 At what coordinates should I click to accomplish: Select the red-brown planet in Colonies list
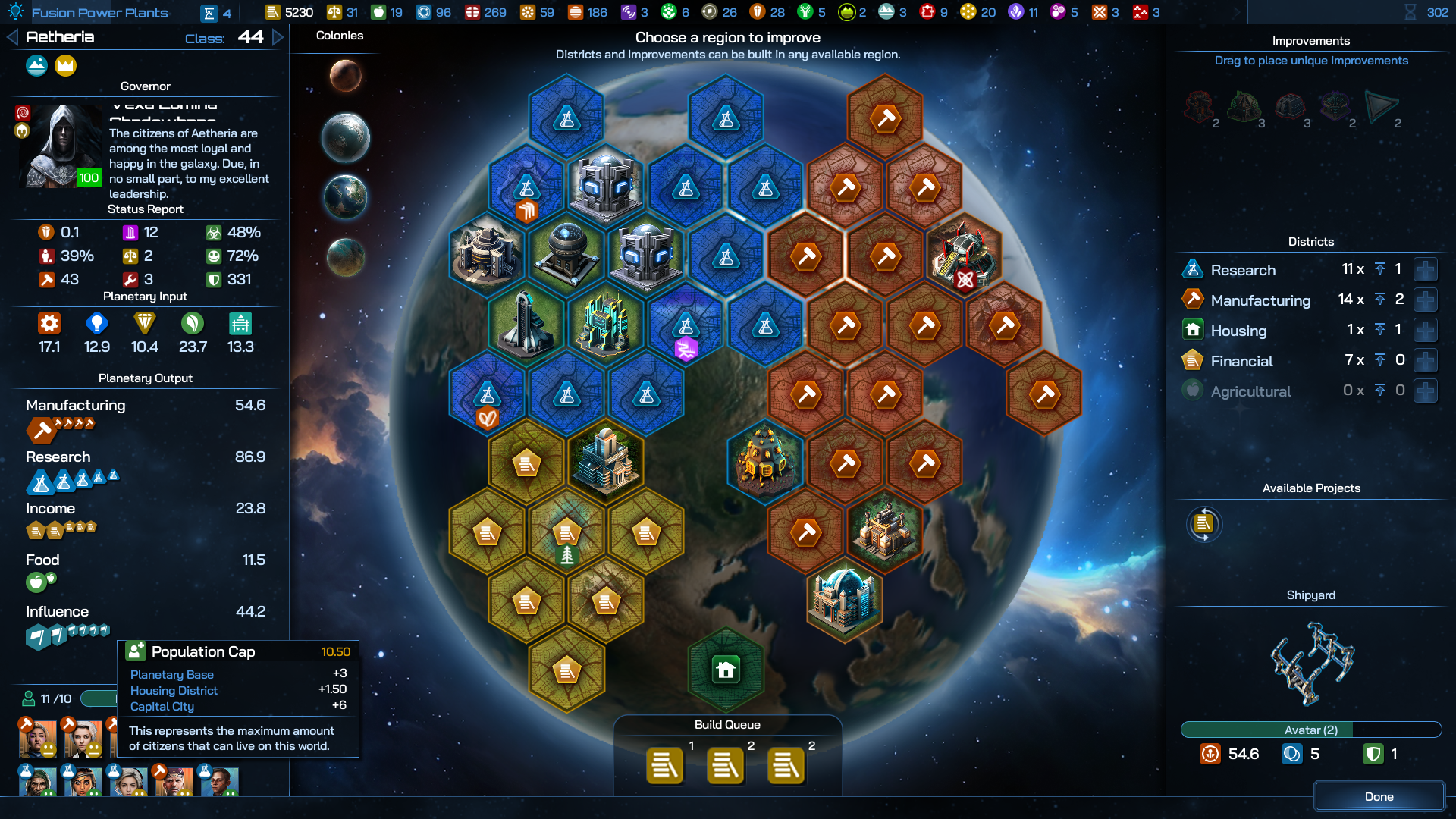tap(345, 76)
